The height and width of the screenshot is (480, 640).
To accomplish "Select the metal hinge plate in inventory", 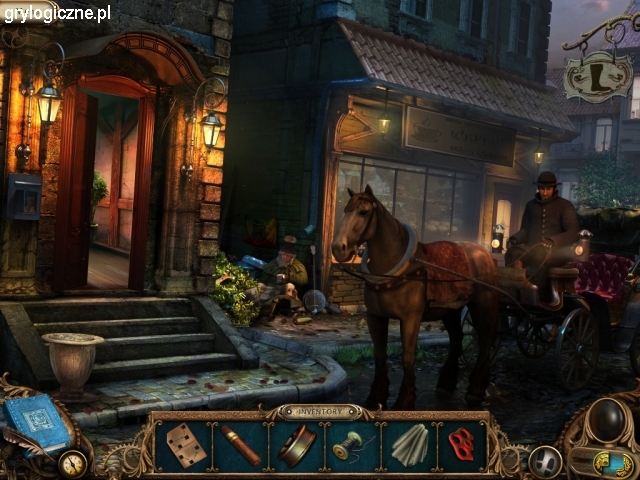I will [185, 444].
